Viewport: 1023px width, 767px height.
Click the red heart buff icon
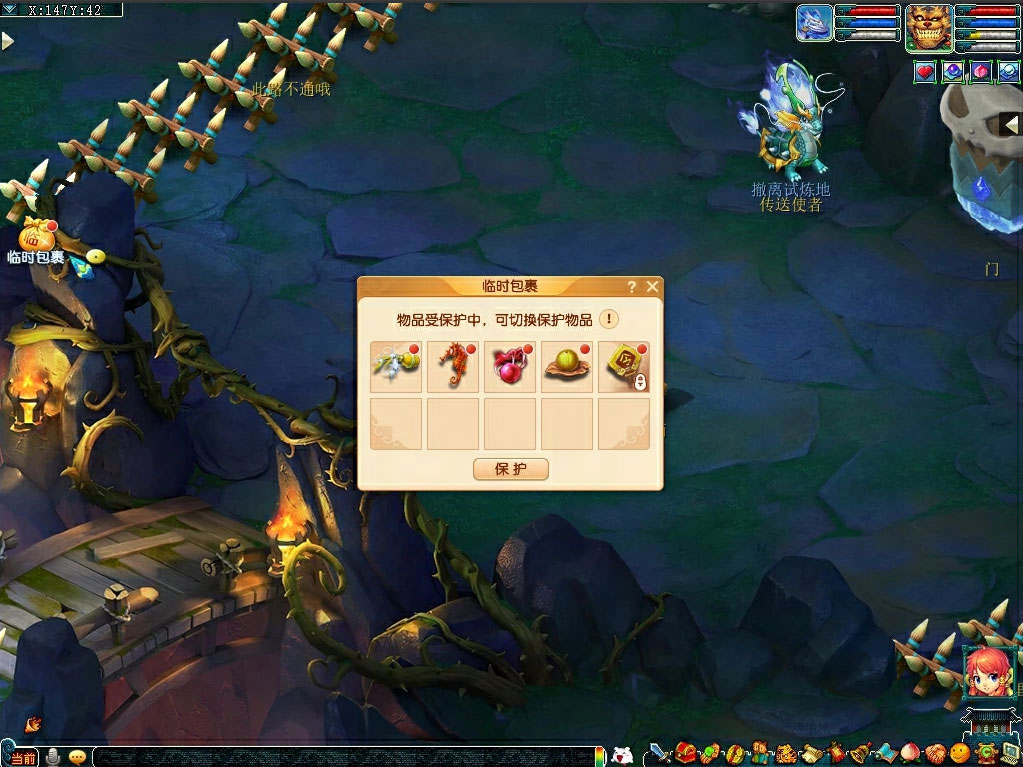pos(925,71)
